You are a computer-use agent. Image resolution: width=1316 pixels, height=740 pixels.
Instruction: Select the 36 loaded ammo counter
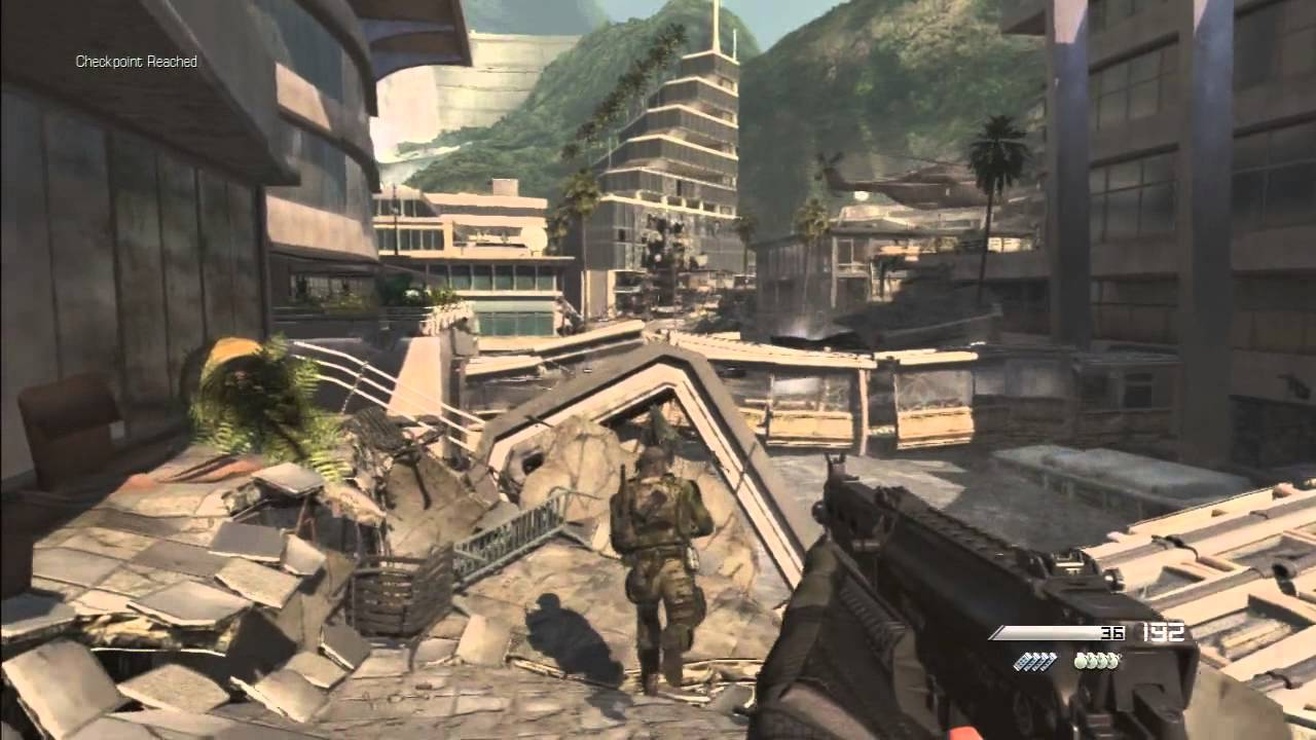pyautogui.click(x=1112, y=631)
